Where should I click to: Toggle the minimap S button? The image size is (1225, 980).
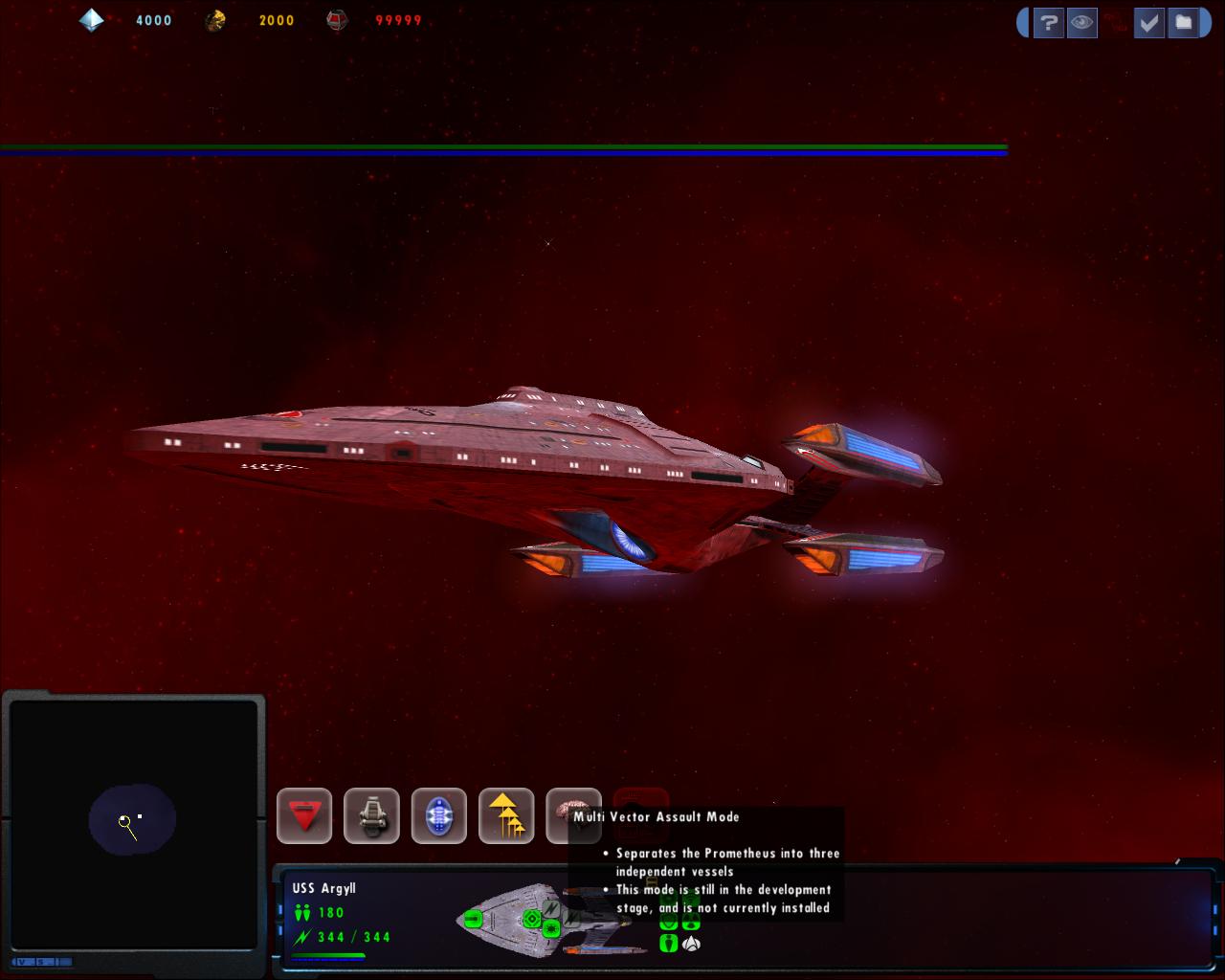click(39, 961)
